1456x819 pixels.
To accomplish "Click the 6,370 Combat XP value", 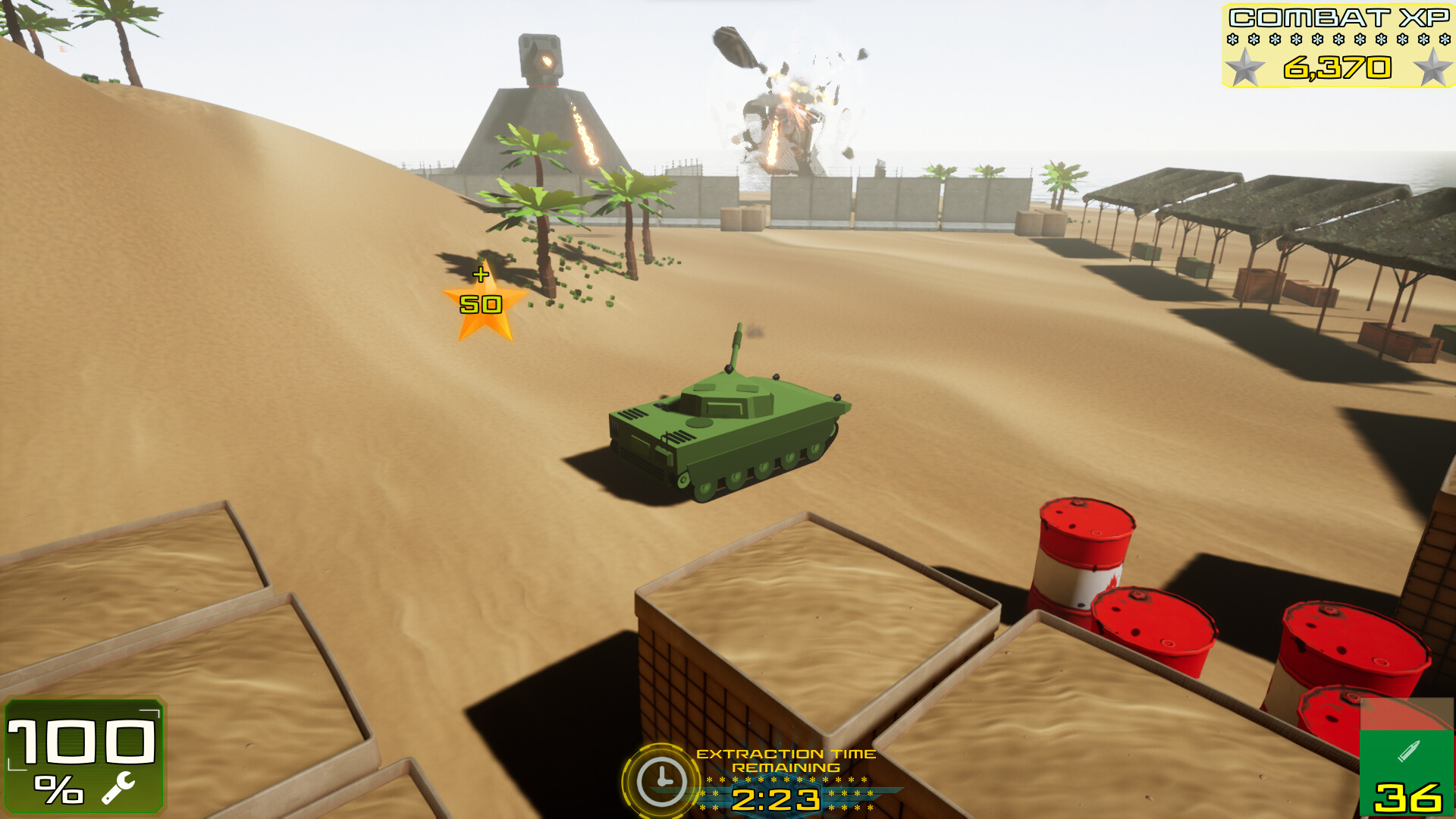I will (x=1336, y=69).
